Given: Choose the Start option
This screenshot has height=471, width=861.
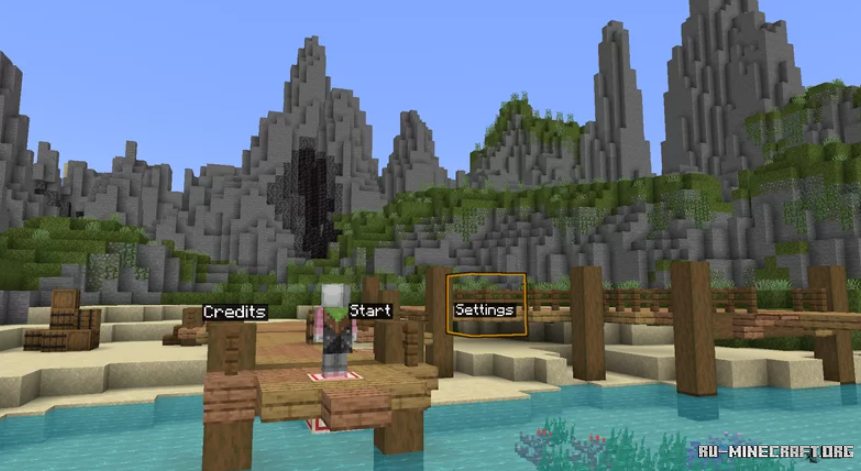Looking at the screenshot, I should coord(370,311).
